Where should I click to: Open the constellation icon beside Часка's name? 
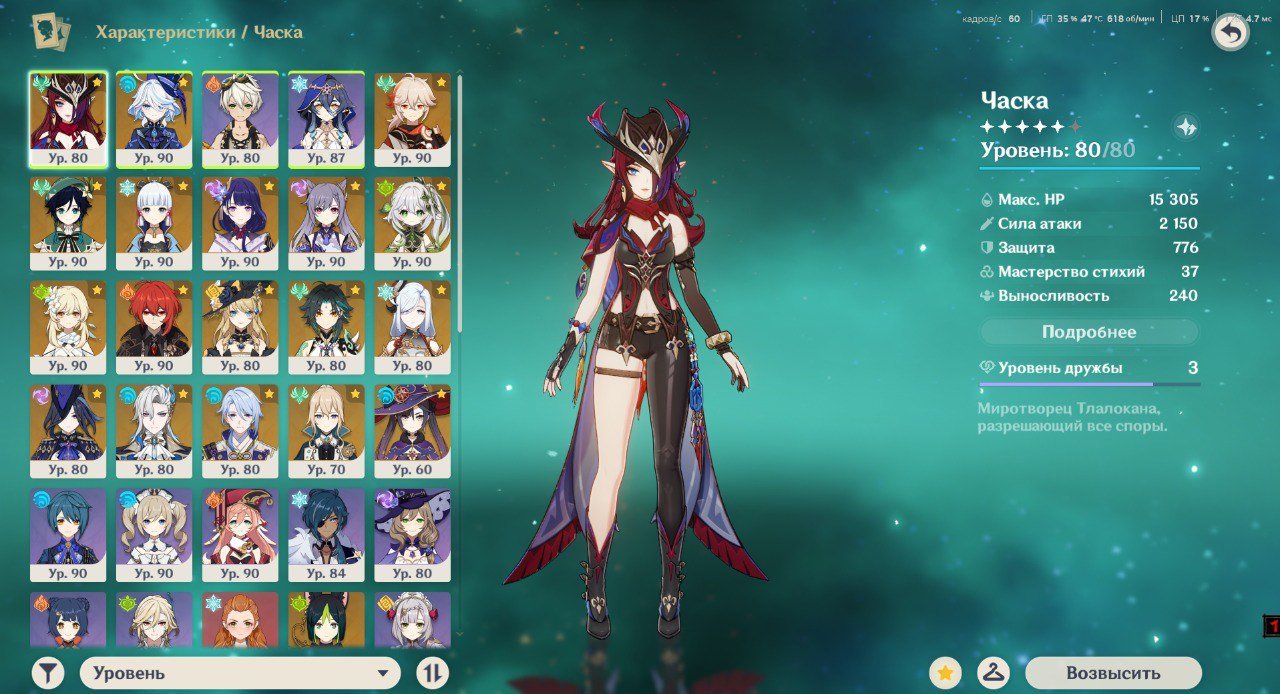1186,127
